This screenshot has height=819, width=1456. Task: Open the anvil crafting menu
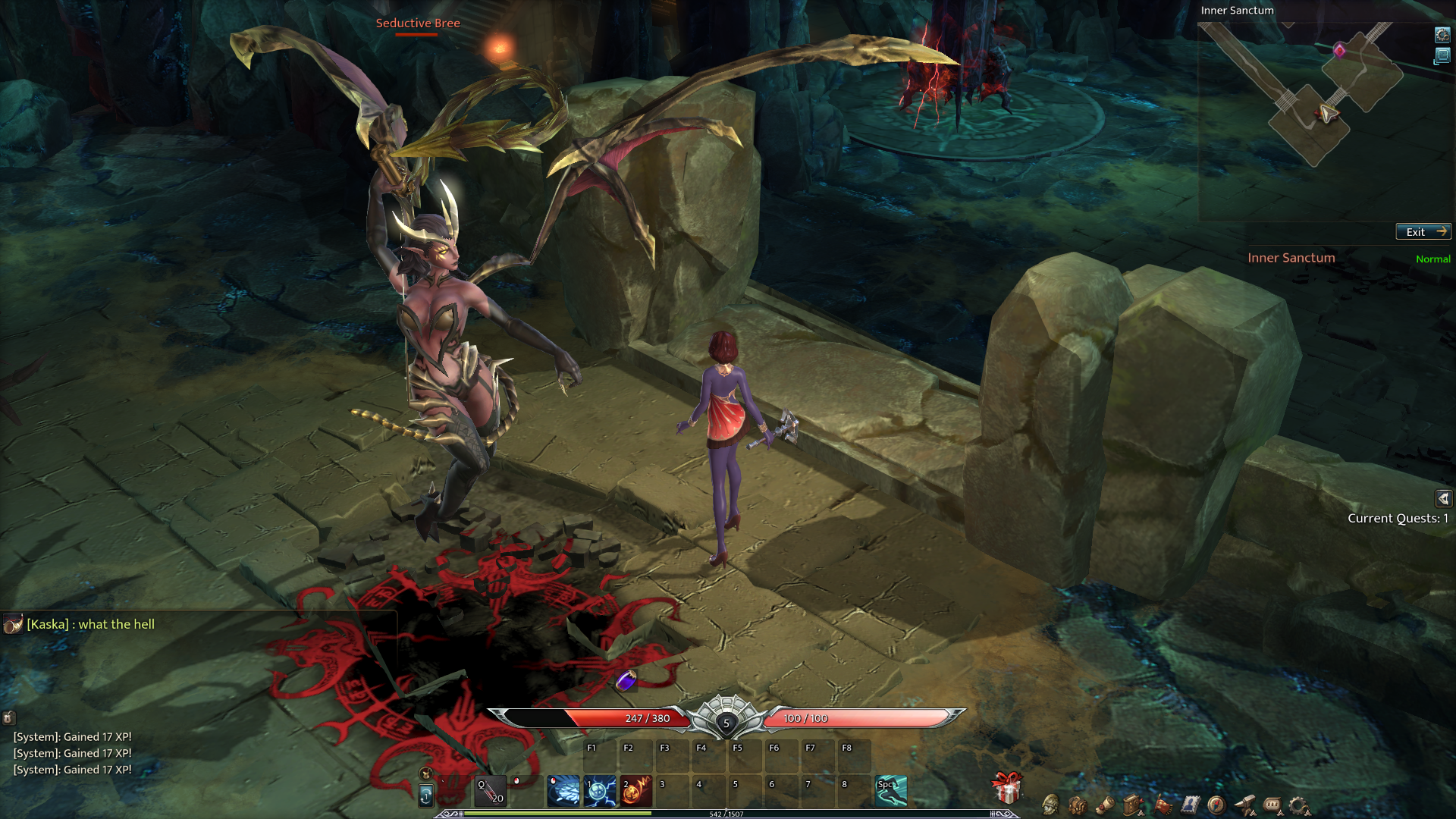point(1244,805)
